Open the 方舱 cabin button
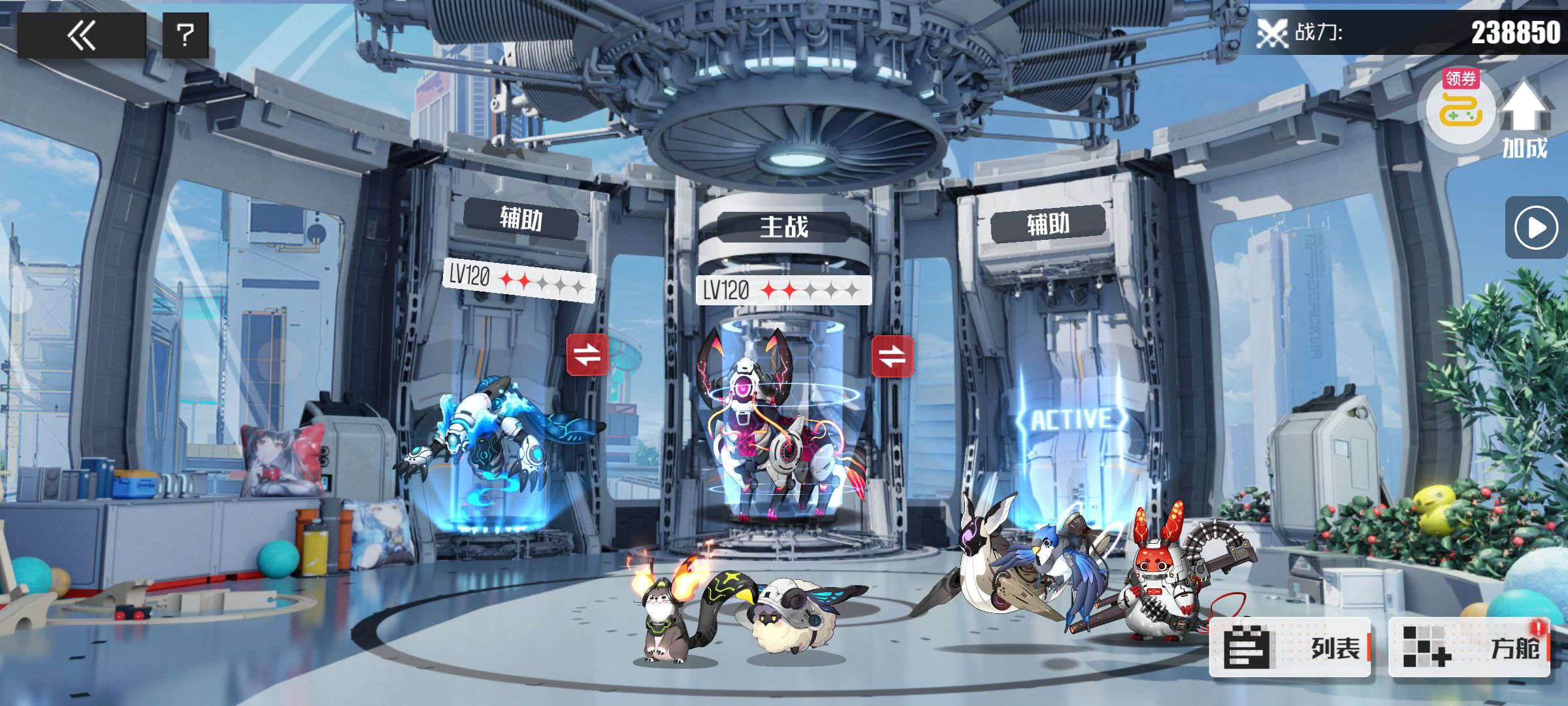The width and height of the screenshot is (1568, 706). [1469, 647]
